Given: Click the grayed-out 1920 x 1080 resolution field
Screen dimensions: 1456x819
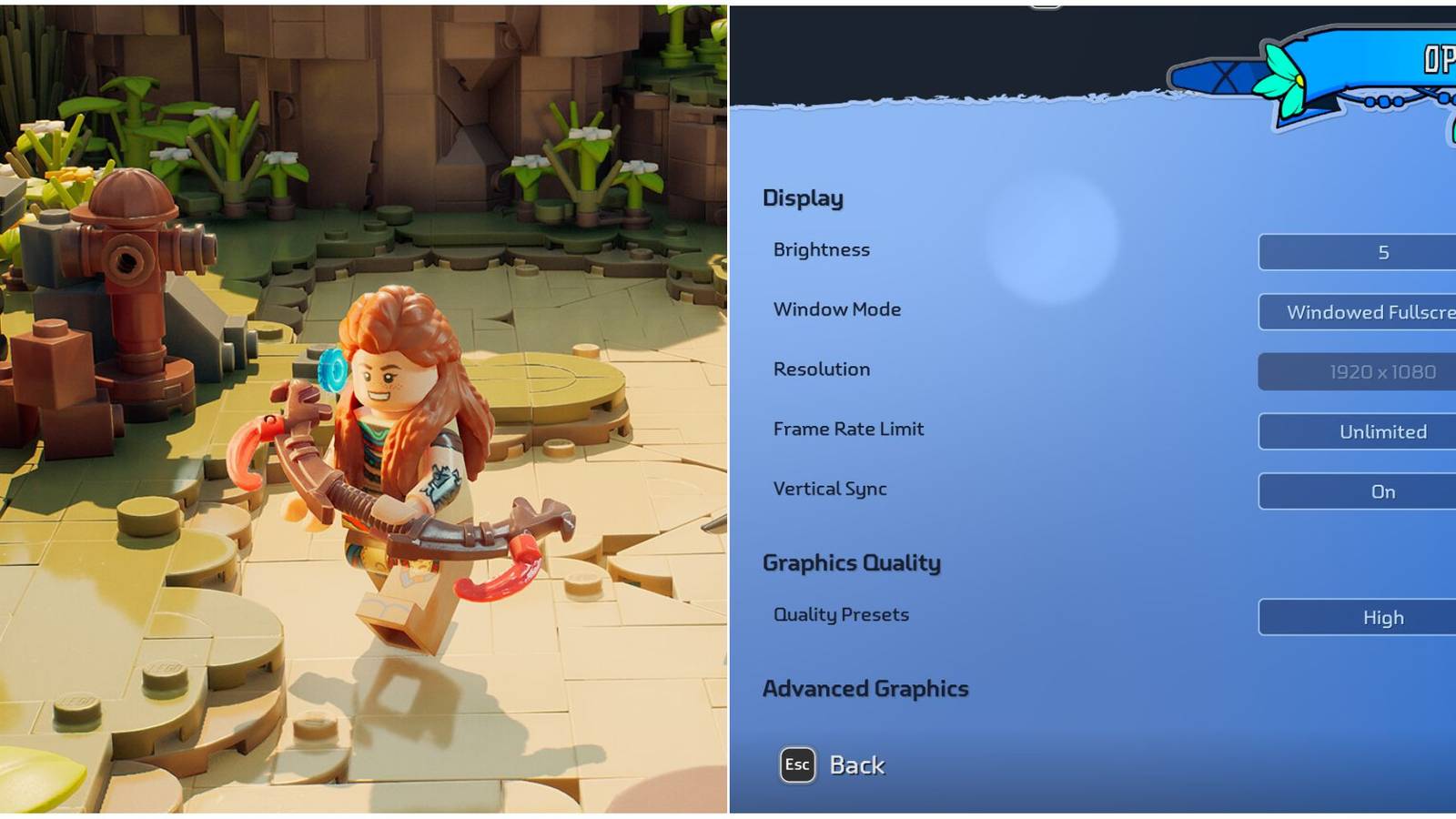Looking at the screenshot, I should (x=1382, y=371).
